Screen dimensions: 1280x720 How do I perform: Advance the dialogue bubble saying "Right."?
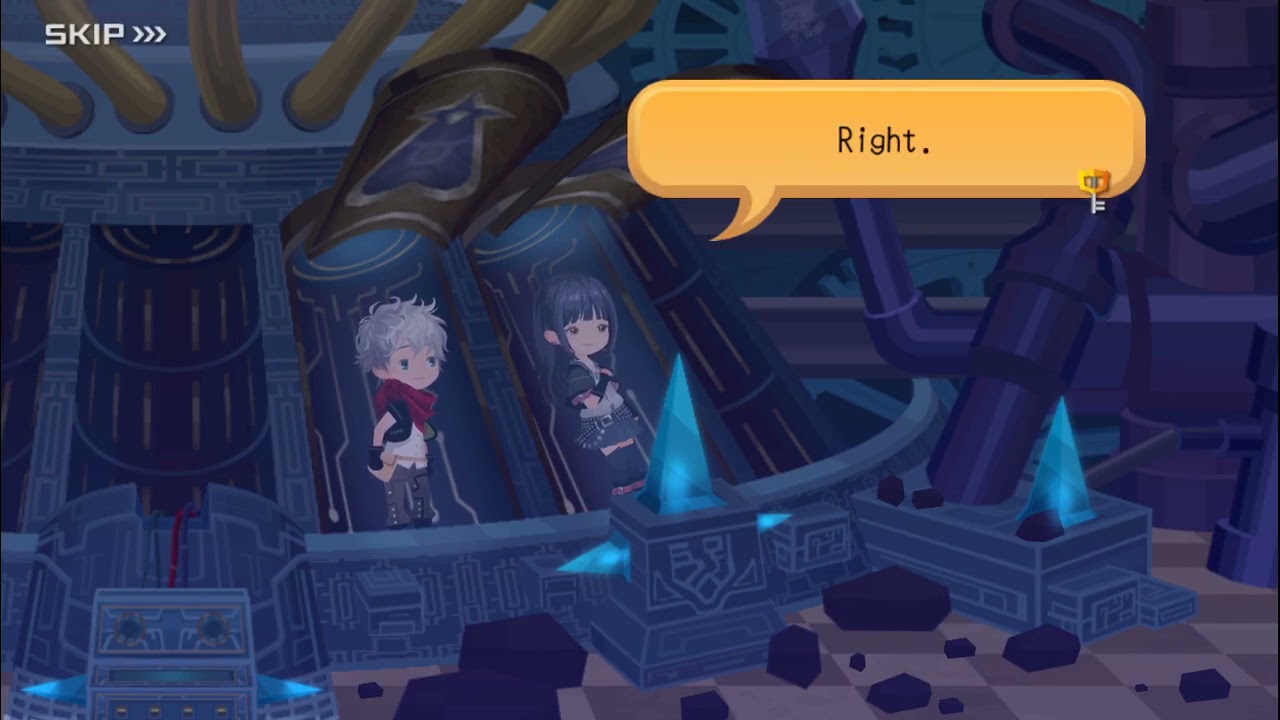pos(884,140)
